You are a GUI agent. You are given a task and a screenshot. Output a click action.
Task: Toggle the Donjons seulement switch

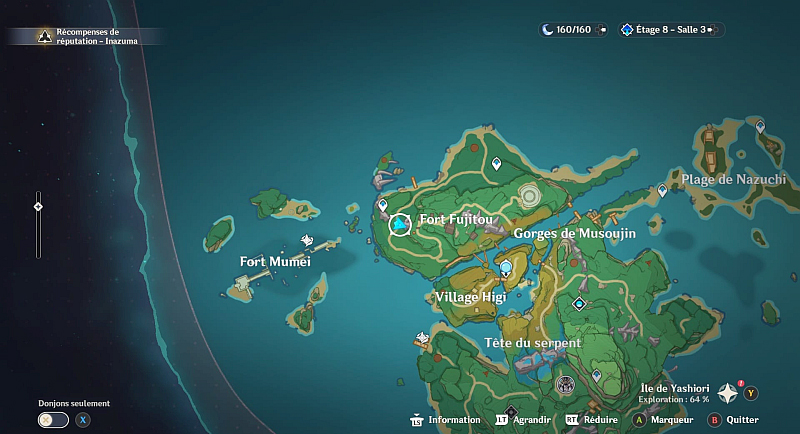coord(54,420)
